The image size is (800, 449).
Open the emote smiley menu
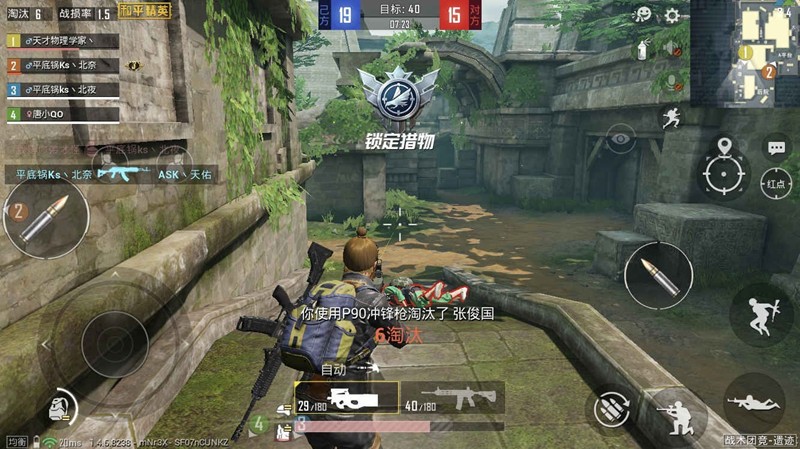pyautogui.click(x=645, y=16)
